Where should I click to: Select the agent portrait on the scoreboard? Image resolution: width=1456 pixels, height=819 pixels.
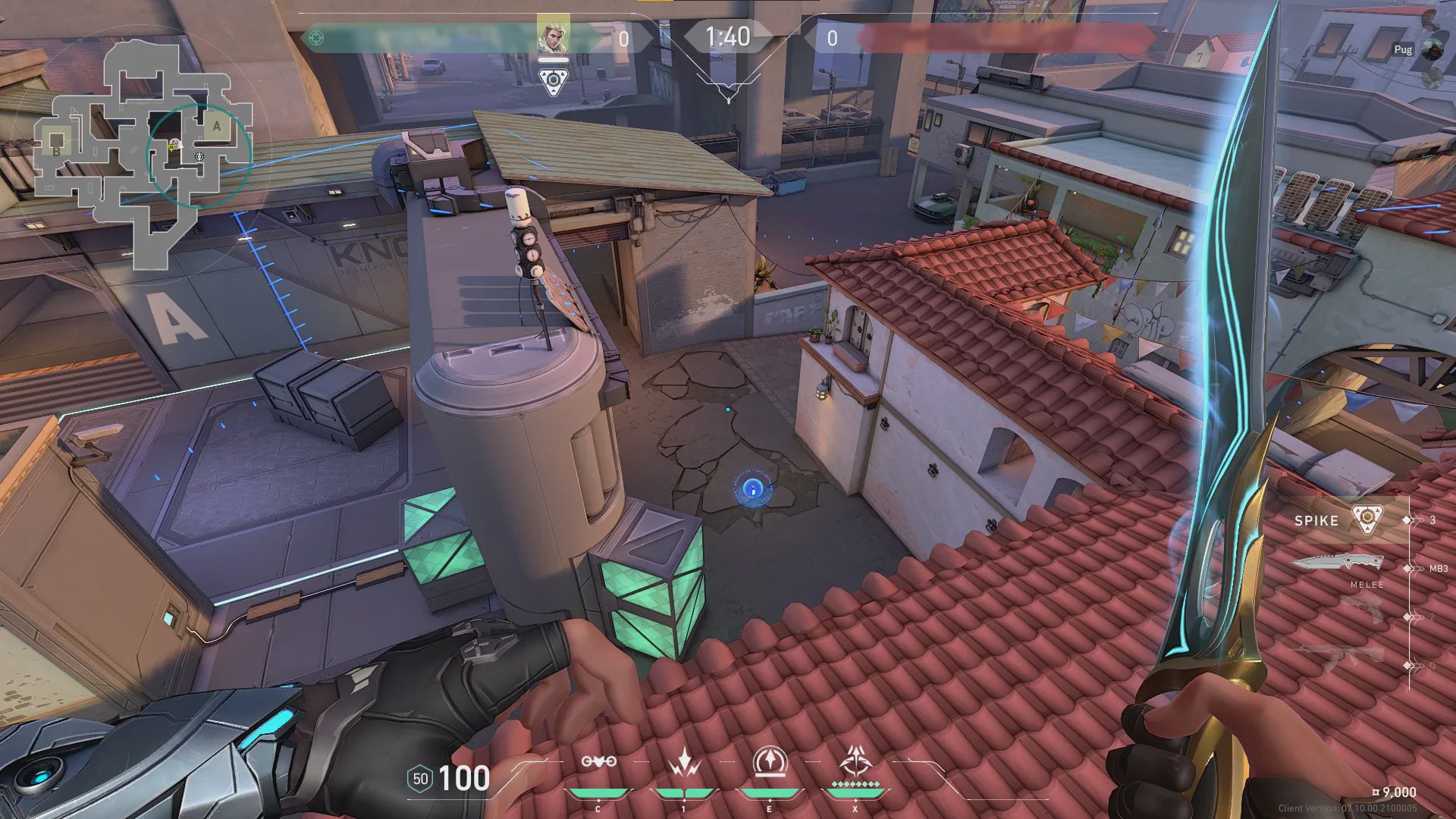pyautogui.click(x=553, y=36)
